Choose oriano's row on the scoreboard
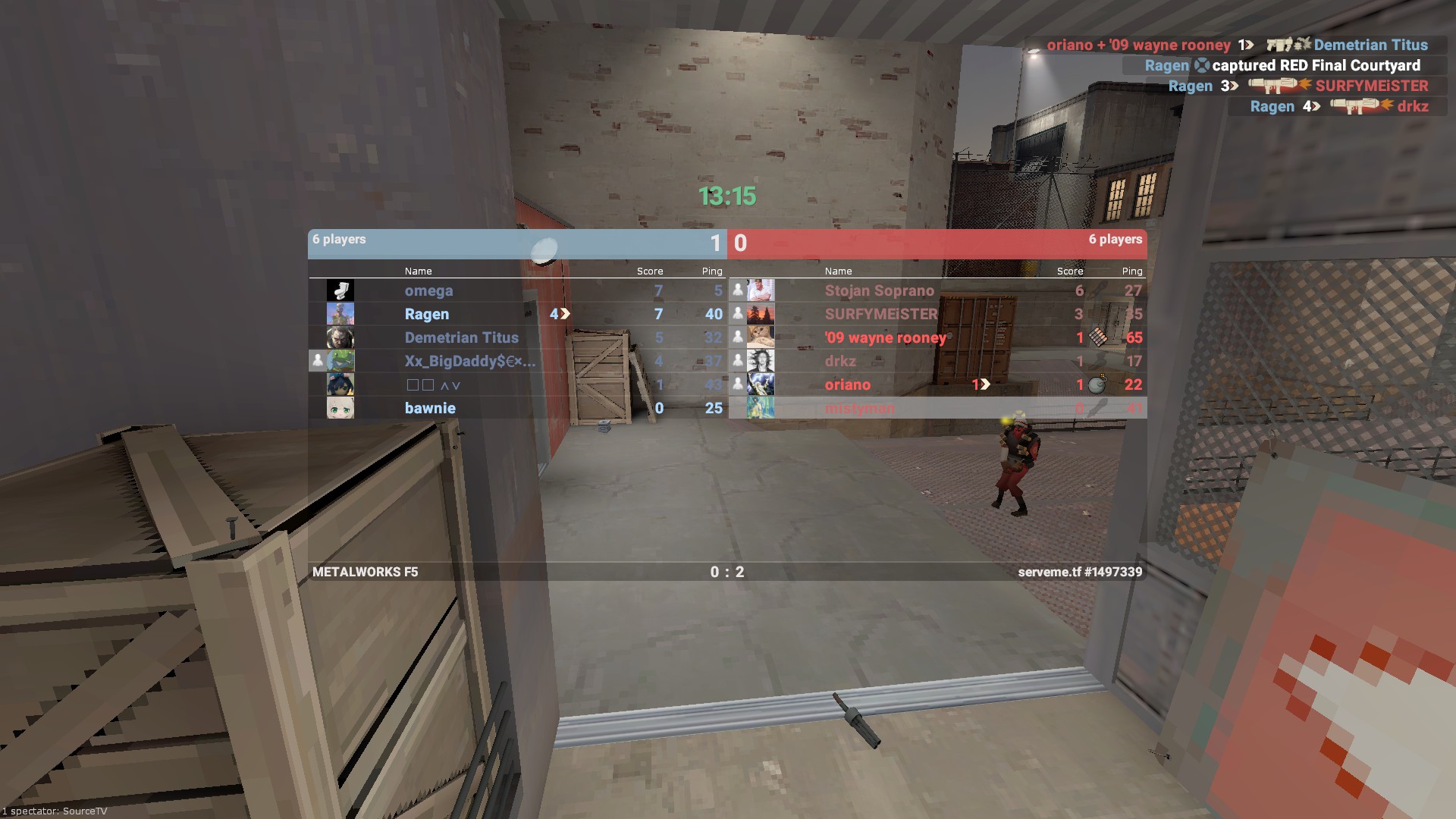This screenshot has width=1456, height=819. point(847,384)
